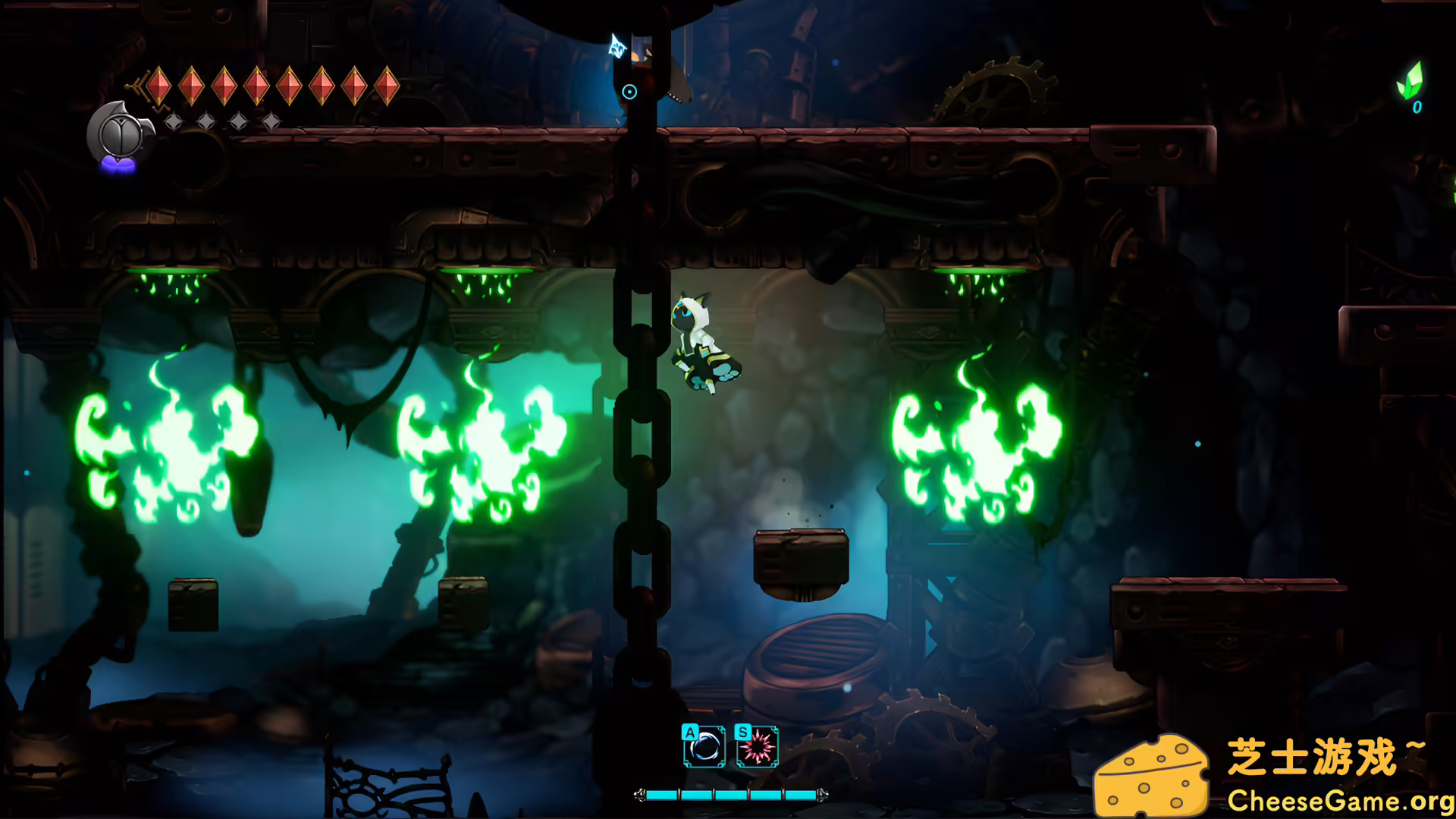Click the blue grapple target marker on chain
This screenshot has width=1456, height=819.
click(x=629, y=91)
